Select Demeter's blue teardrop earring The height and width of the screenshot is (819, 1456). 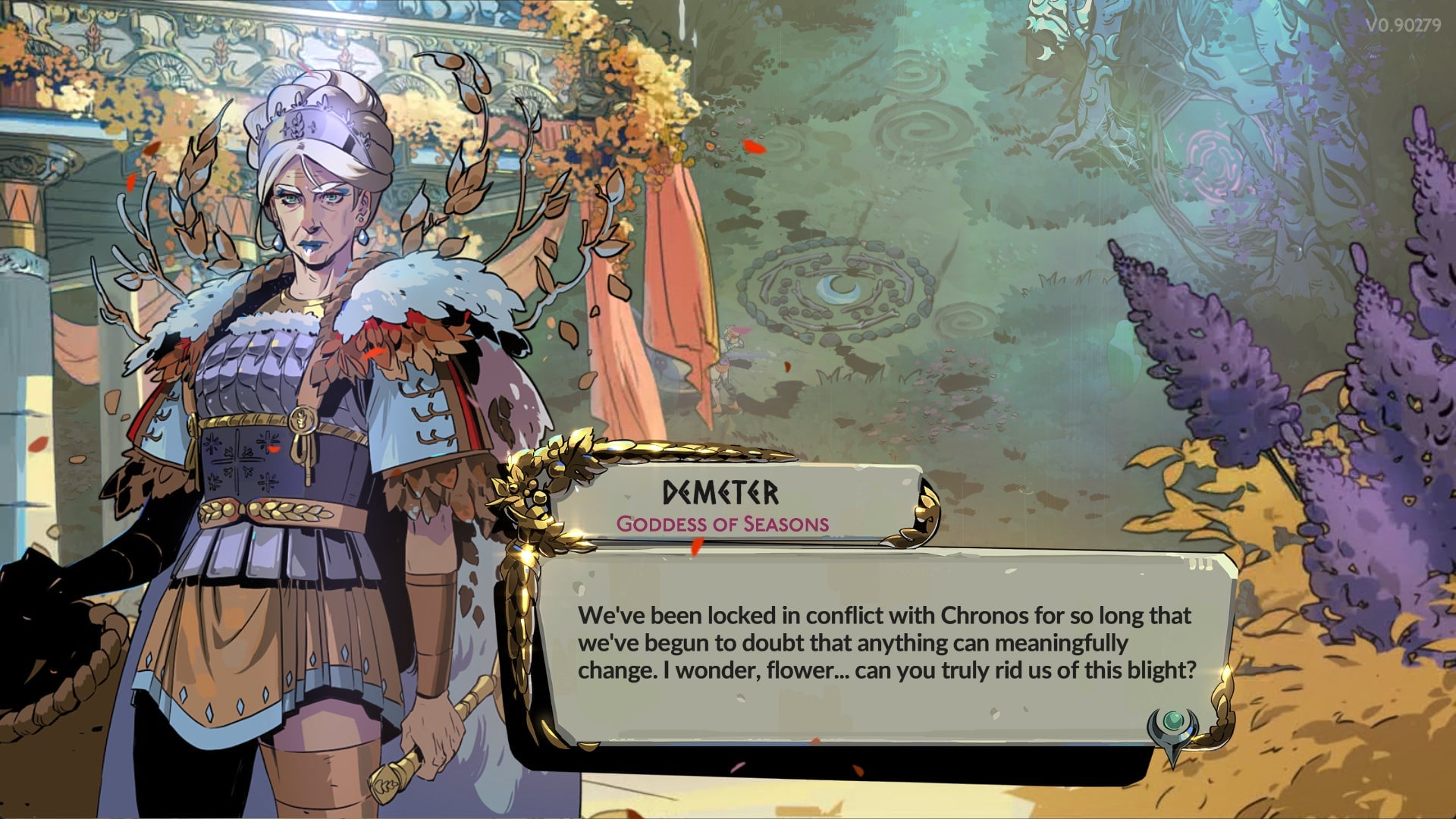point(362,237)
